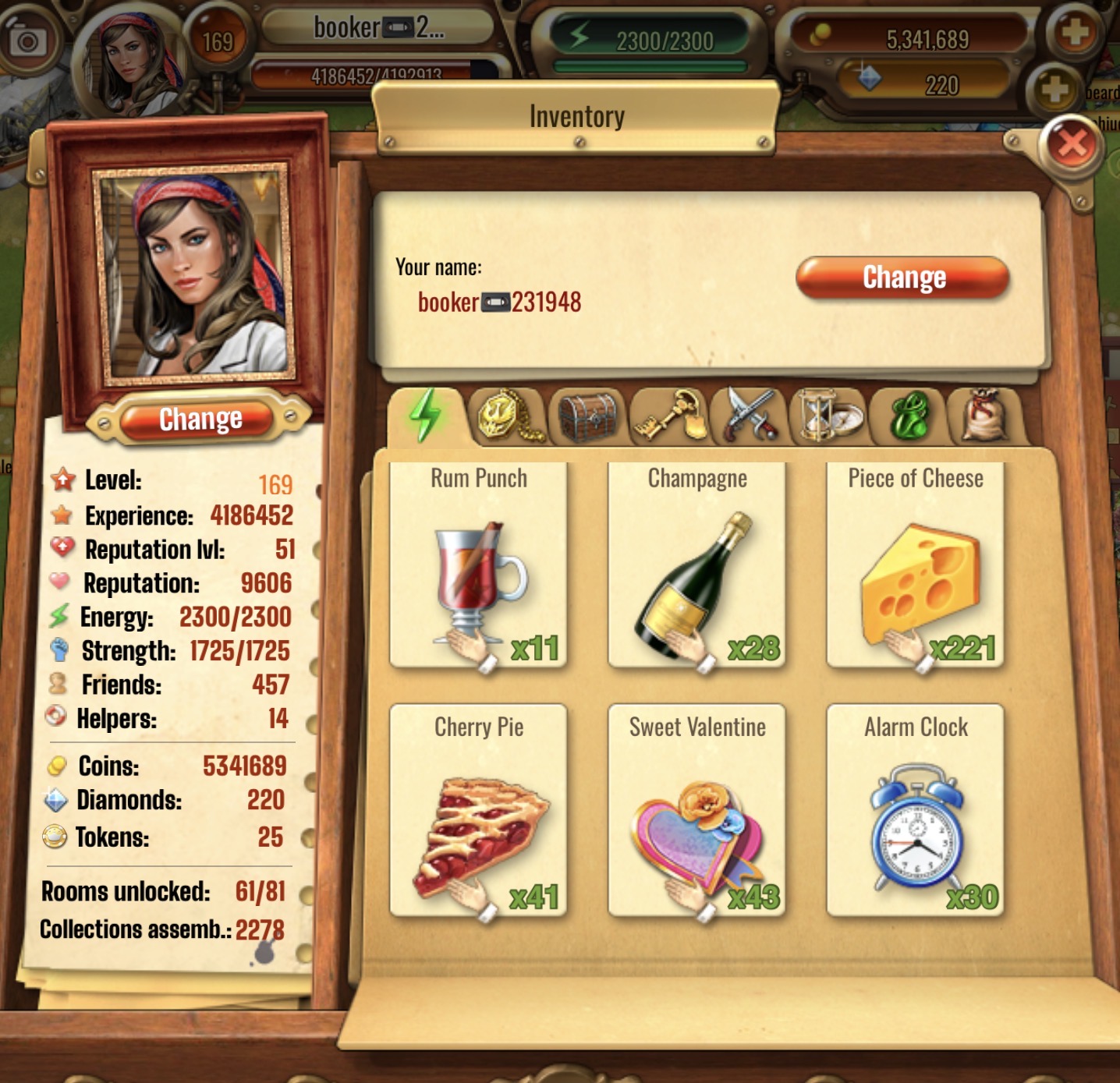
Task: Take a screenshot with the camera button
Action: point(27,39)
